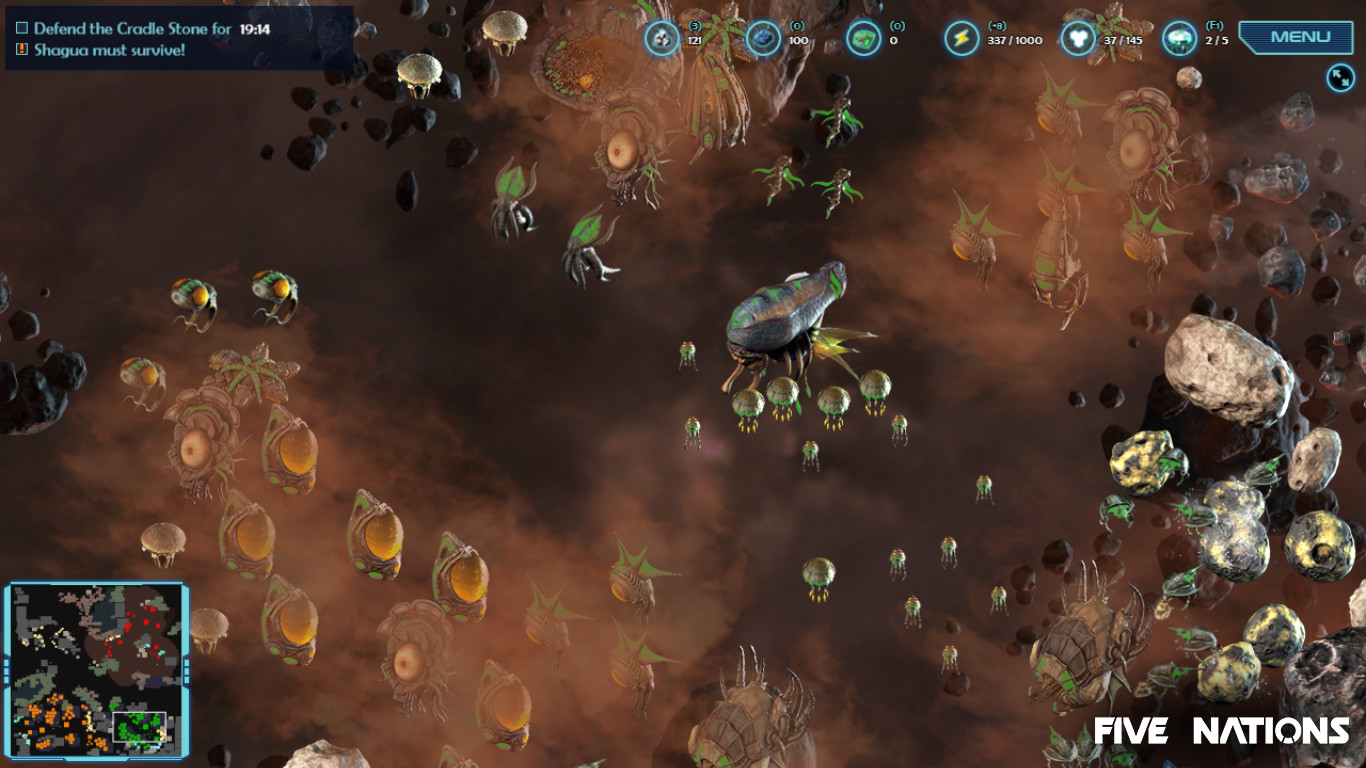
Task: Select the supply icon showing 37/145
Action: 1077,38
